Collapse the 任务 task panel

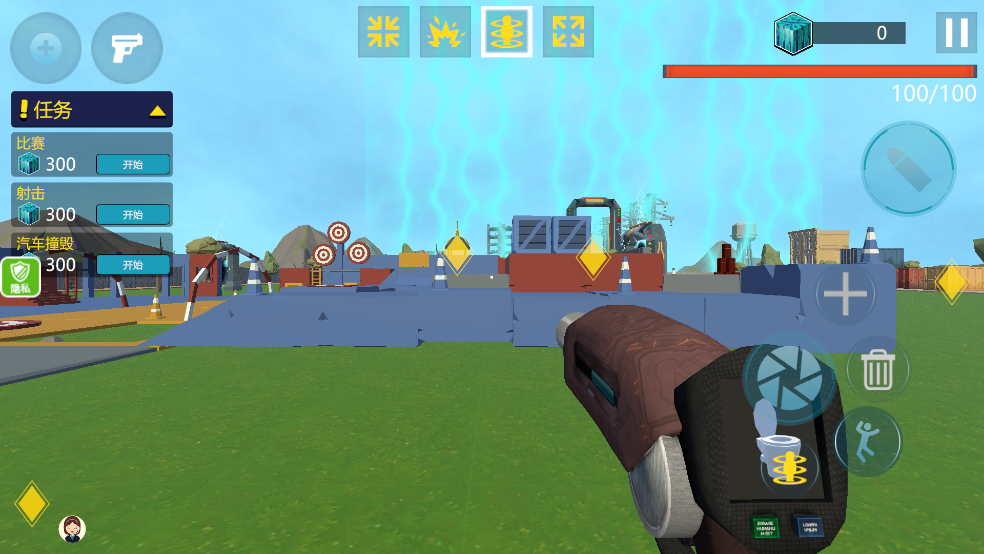(157, 110)
